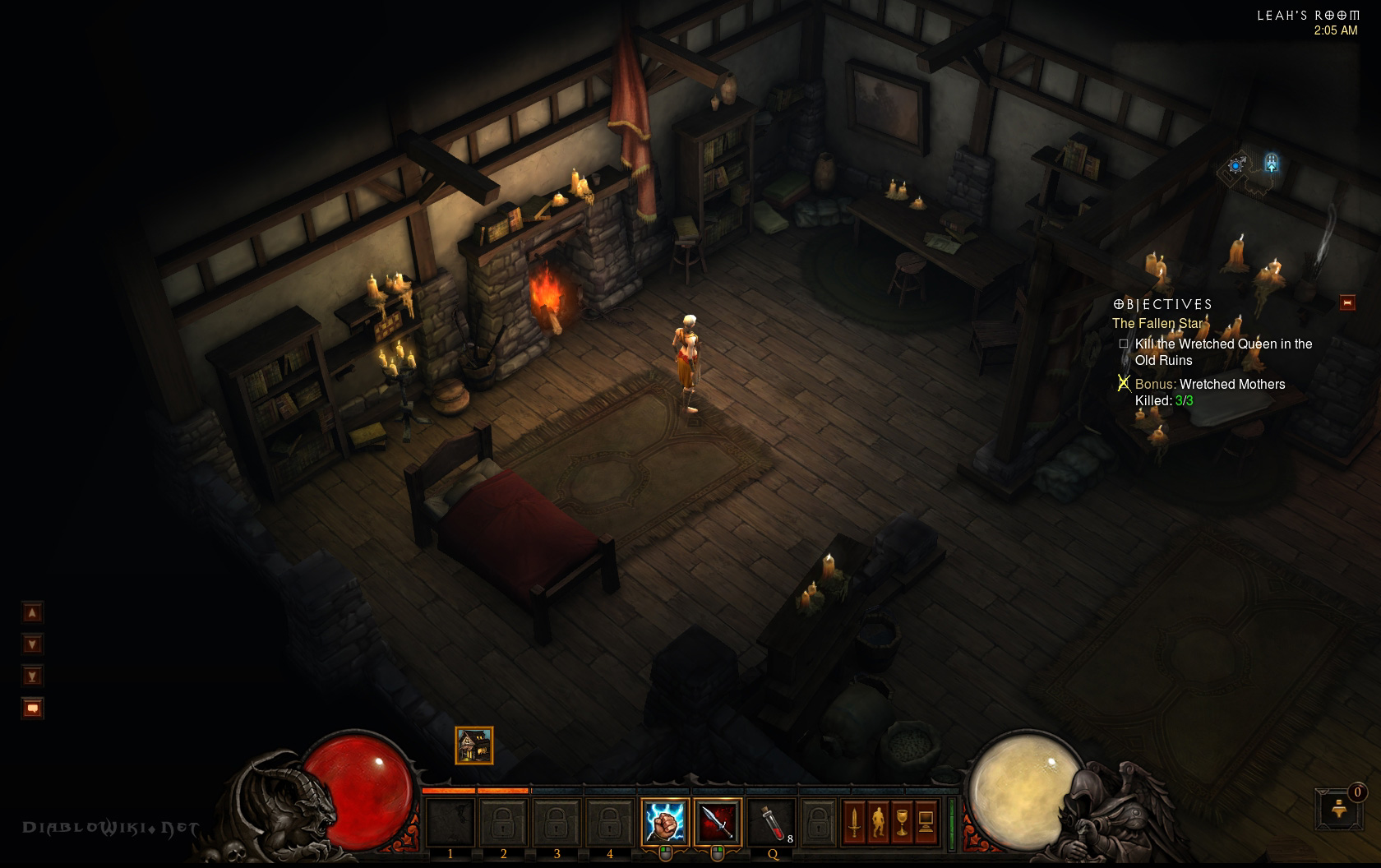Open the game menu computer button
The height and width of the screenshot is (868, 1381).
click(926, 821)
